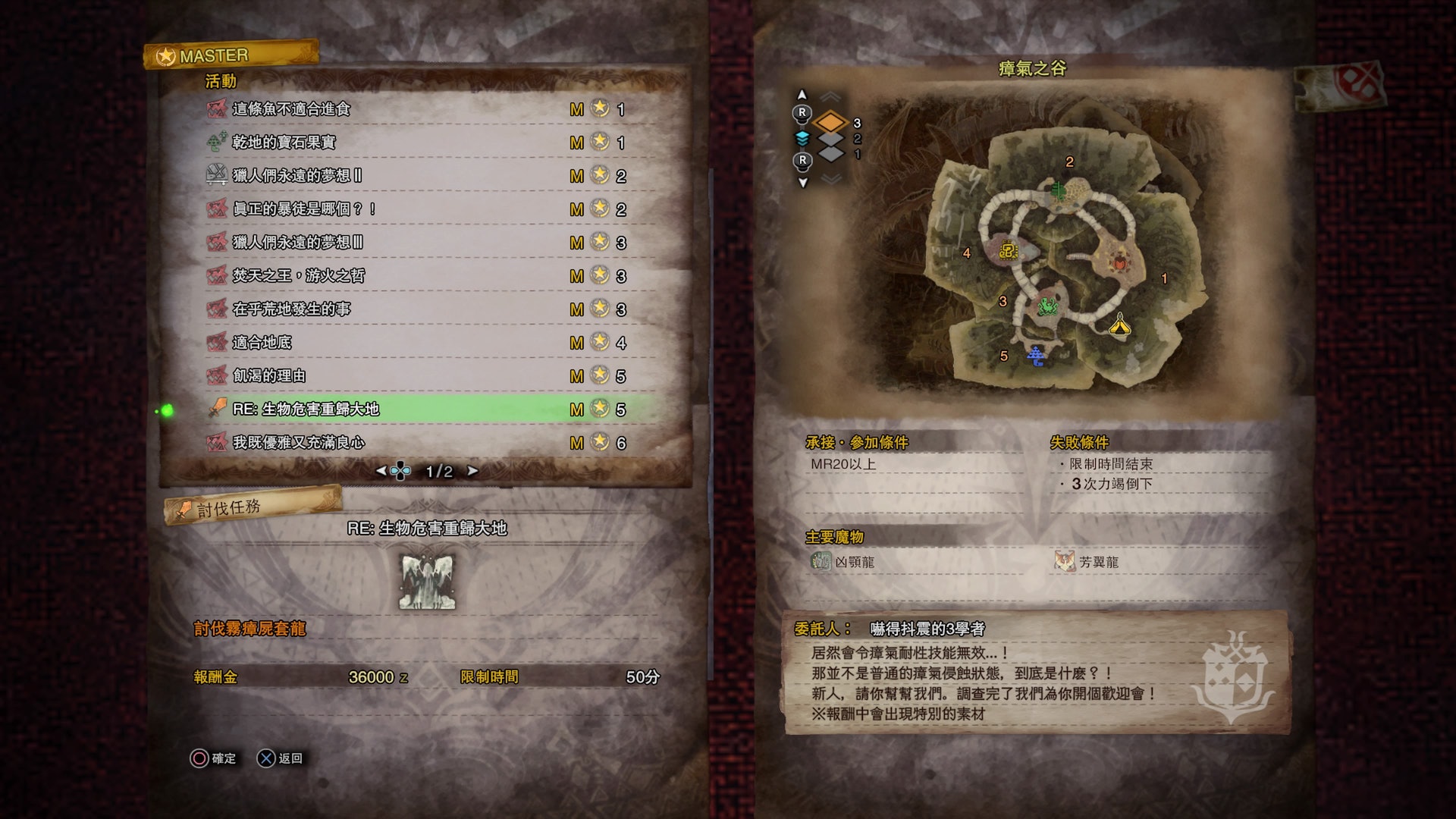Go to previous quest list page arrow
This screenshot has height=819, width=1456.
(381, 471)
